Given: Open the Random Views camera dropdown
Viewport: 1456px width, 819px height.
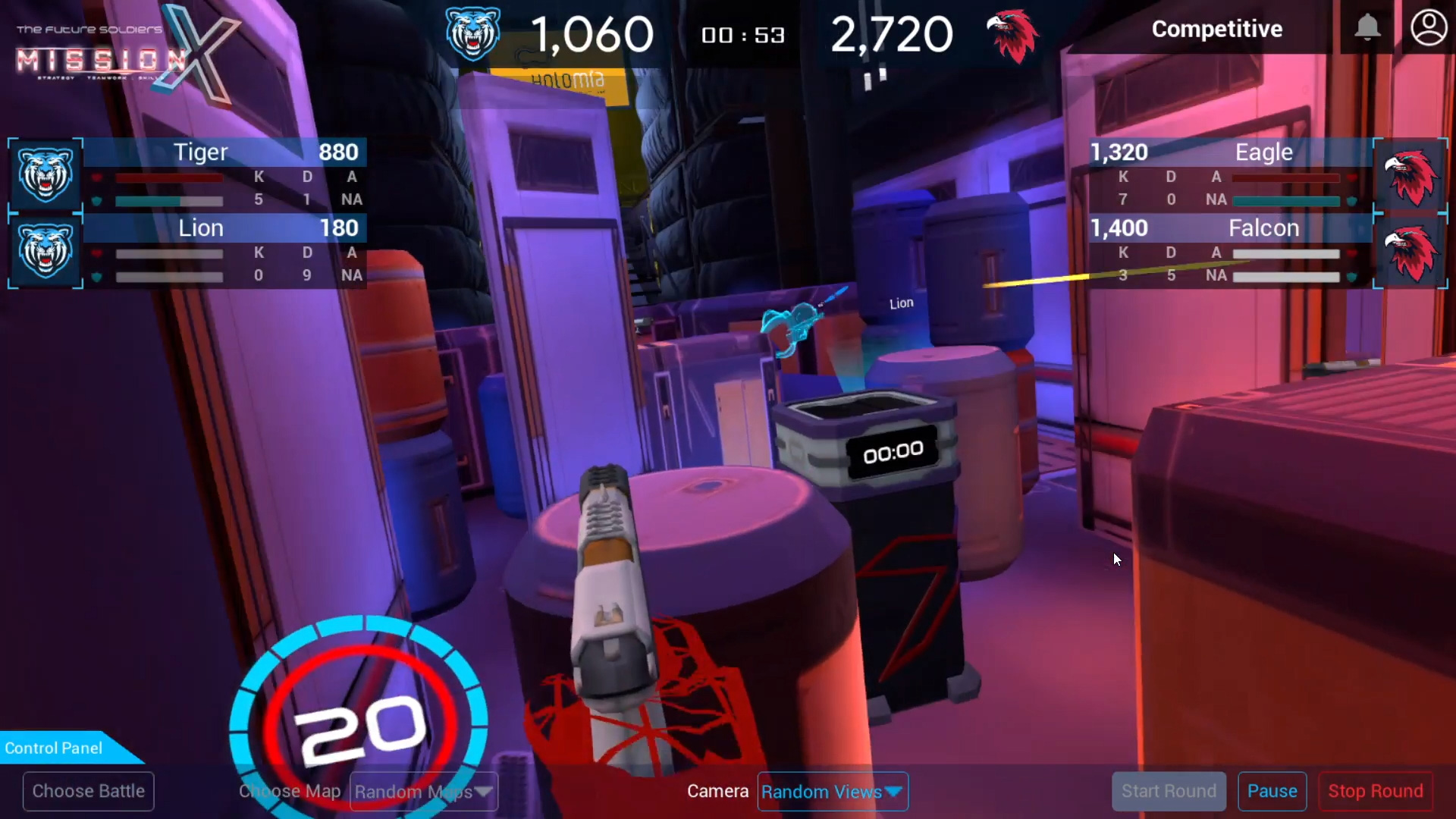Looking at the screenshot, I should pyautogui.click(x=832, y=792).
